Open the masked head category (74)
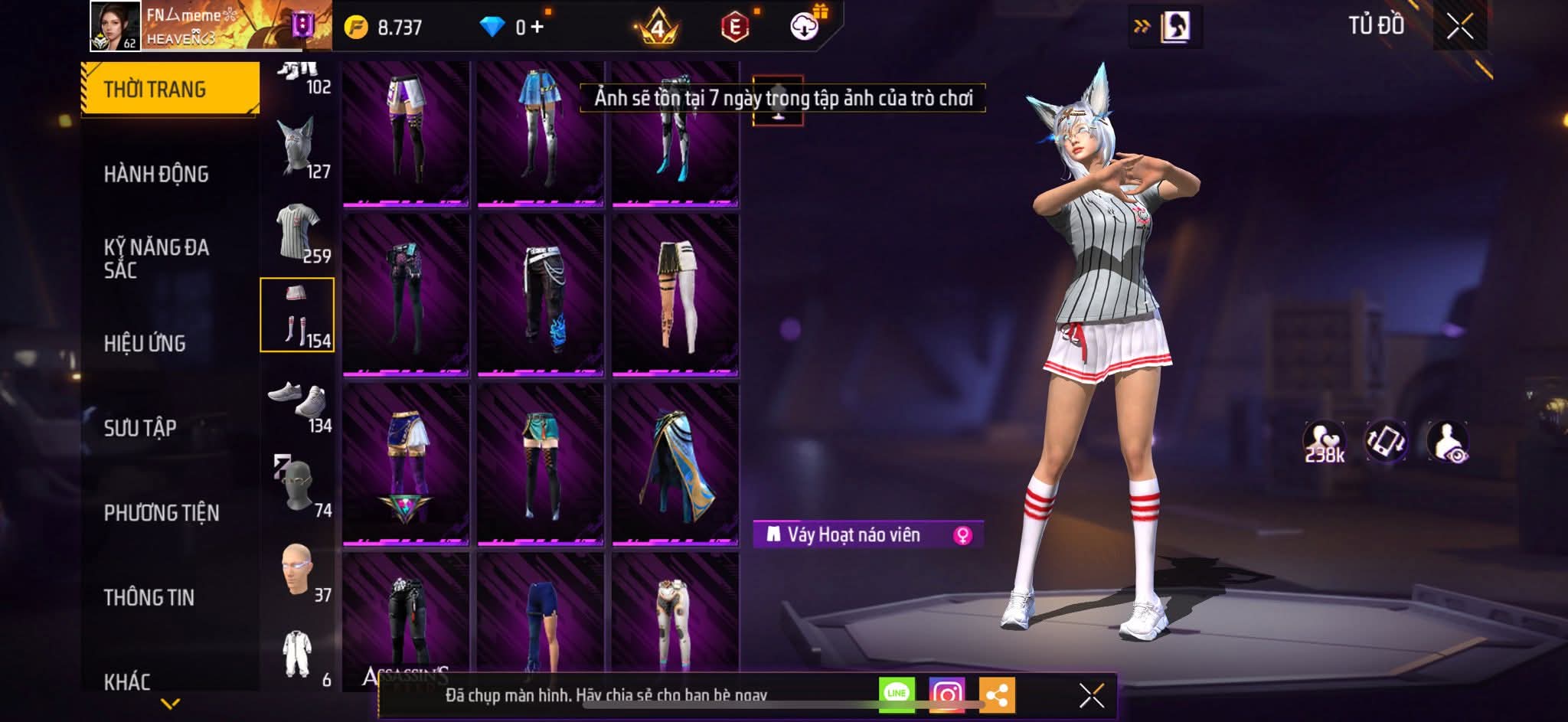Viewport: 1568px width, 722px height. tap(299, 486)
